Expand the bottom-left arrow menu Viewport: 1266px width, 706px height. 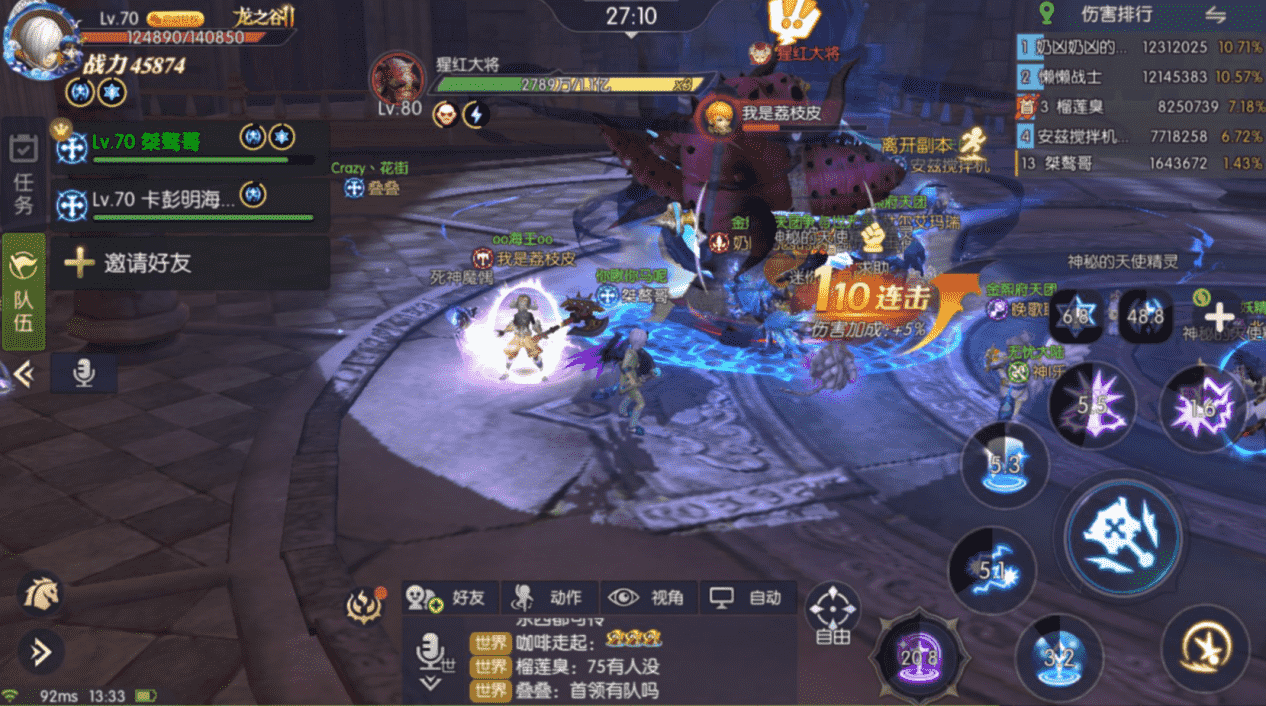tap(40, 652)
